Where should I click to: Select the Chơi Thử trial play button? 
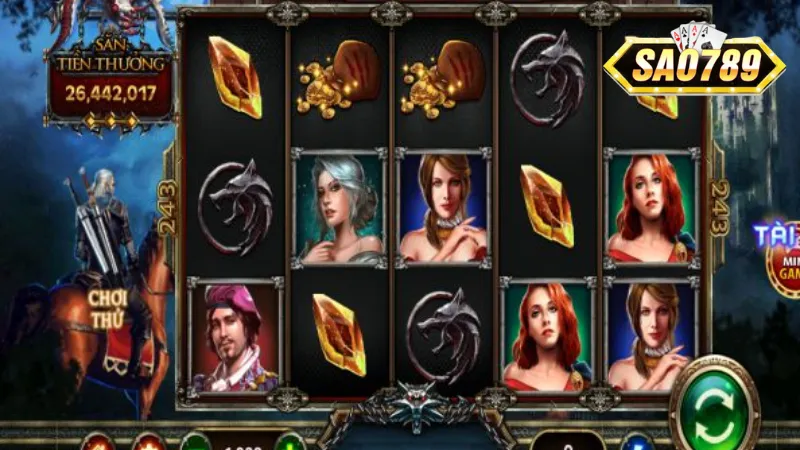pos(106,306)
